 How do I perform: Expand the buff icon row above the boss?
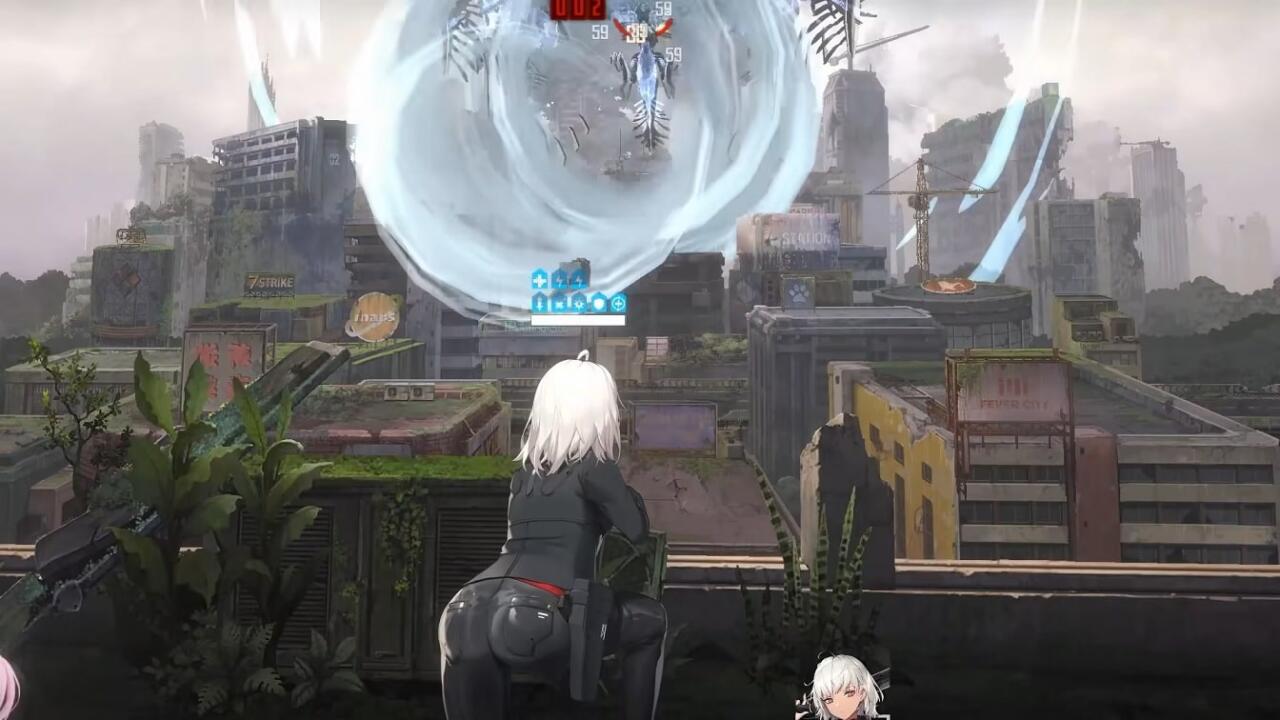[x=580, y=292]
